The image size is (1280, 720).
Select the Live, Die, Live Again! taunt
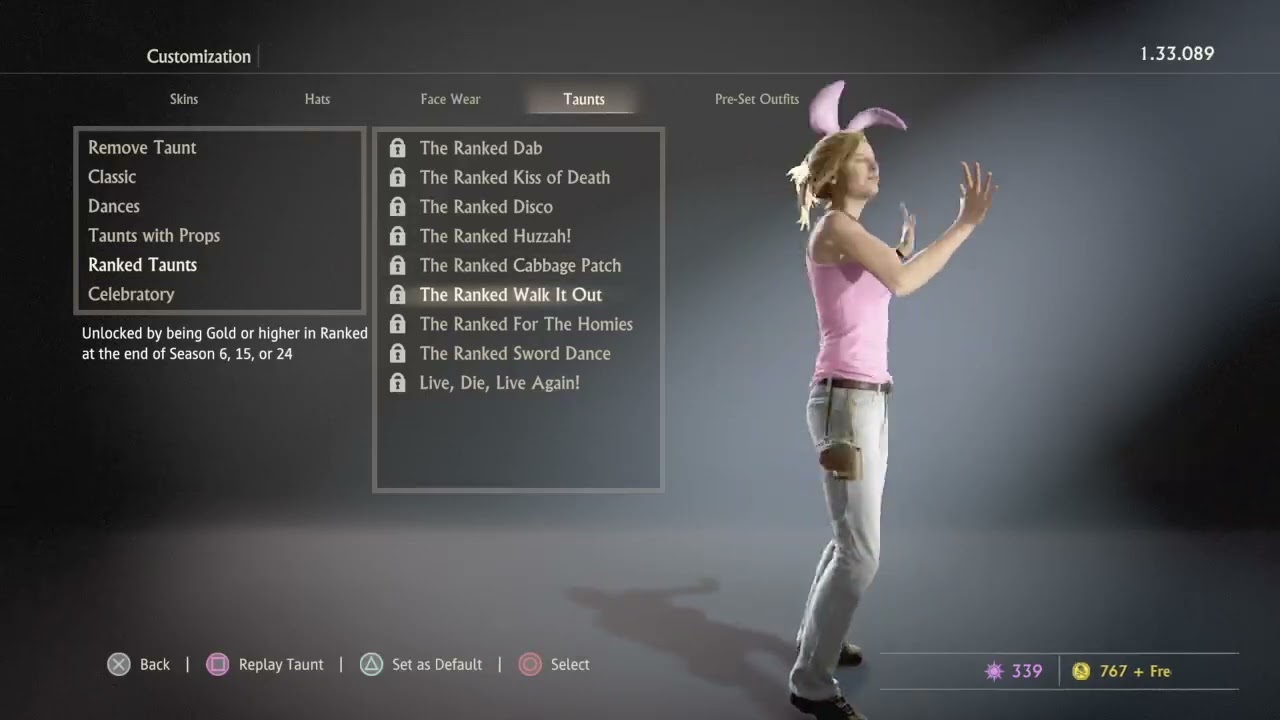pos(499,383)
